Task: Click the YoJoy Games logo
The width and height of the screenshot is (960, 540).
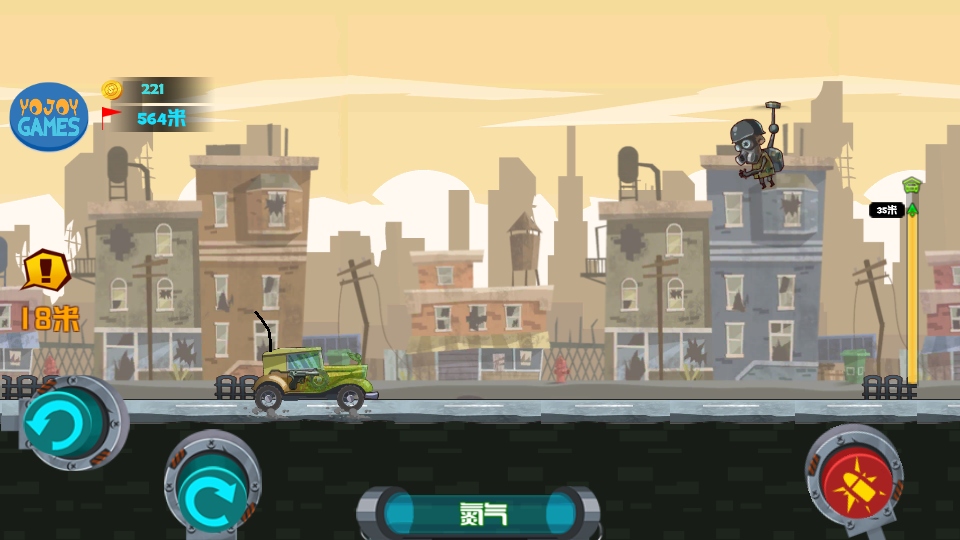Action: click(48, 117)
